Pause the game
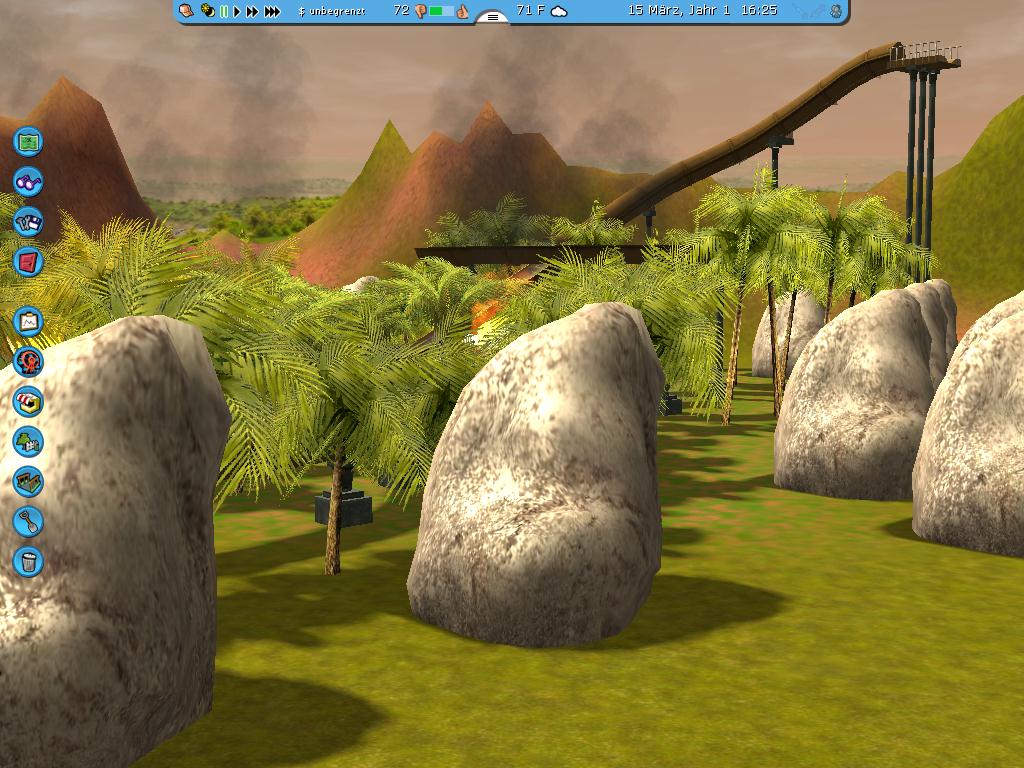Viewport: 1024px width, 768px height. pyautogui.click(x=224, y=12)
